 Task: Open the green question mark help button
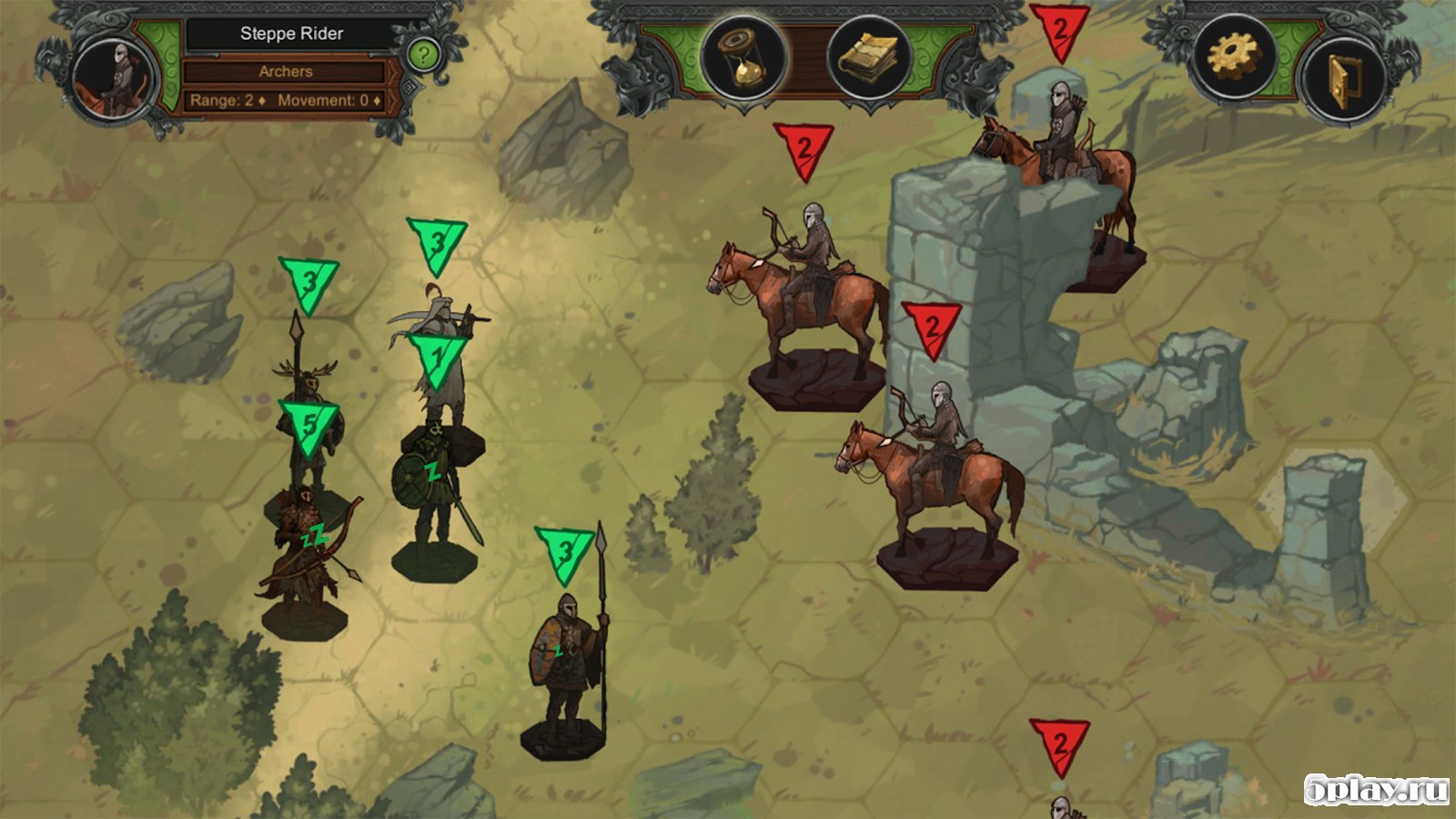tap(422, 56)
